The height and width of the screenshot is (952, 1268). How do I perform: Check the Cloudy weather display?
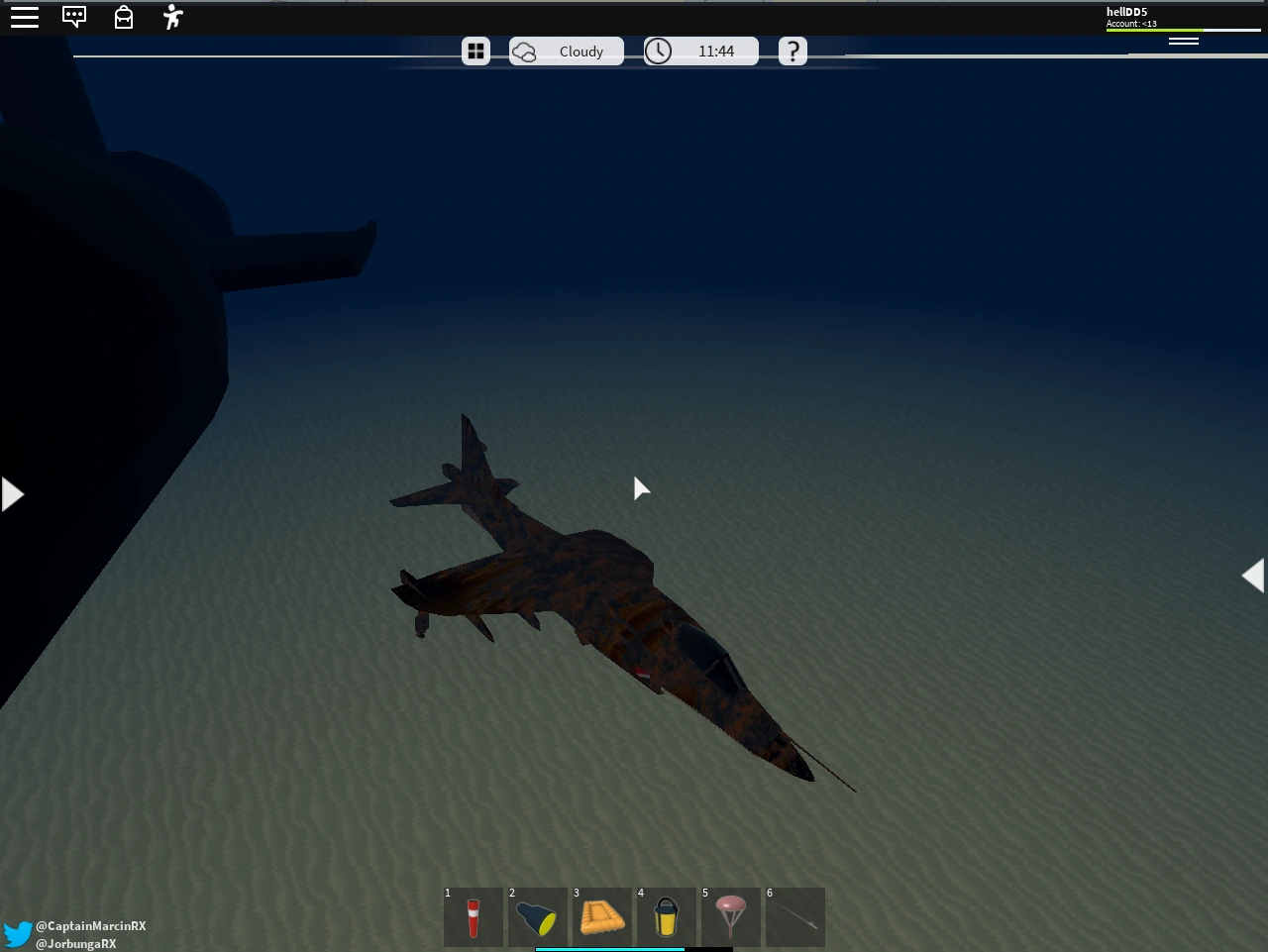pyautogui.click(x=567, y=51)
